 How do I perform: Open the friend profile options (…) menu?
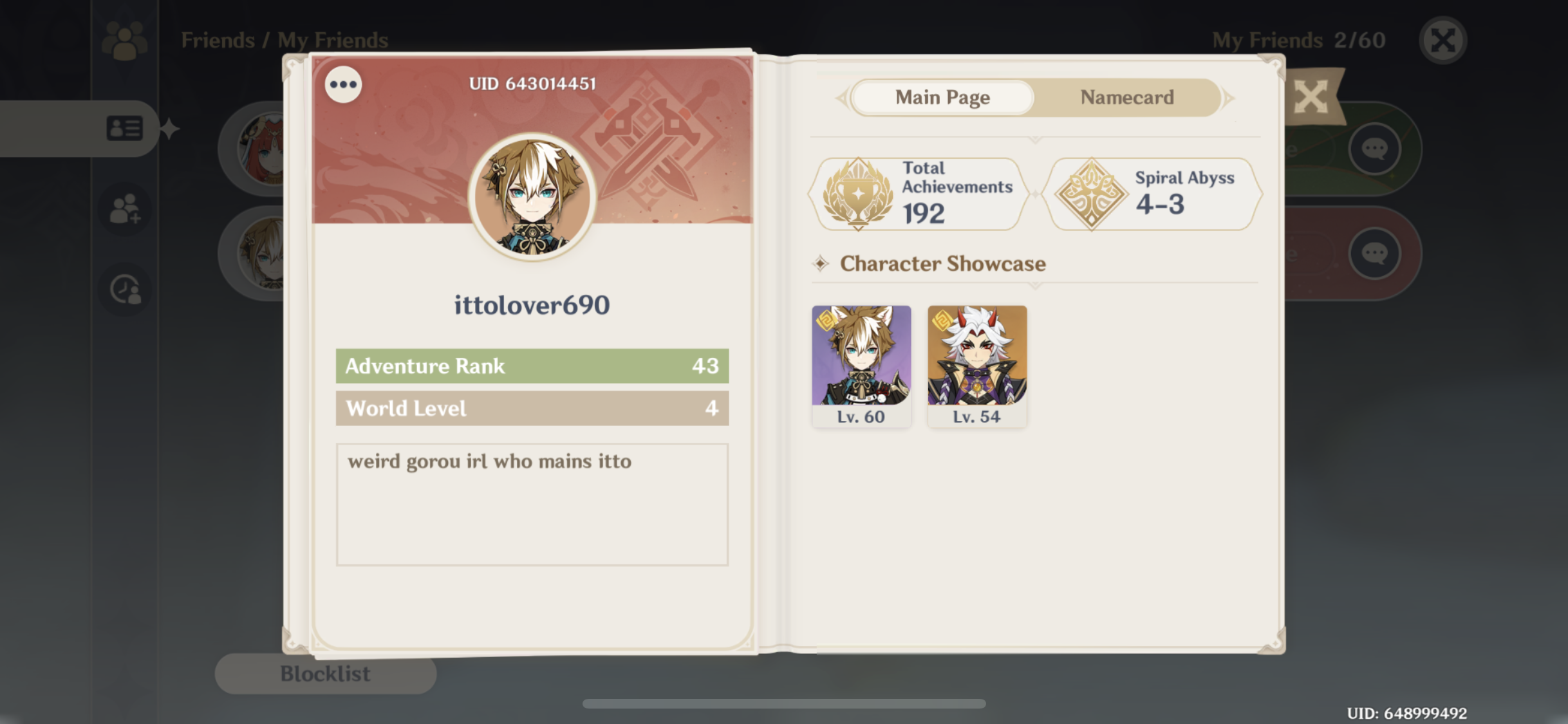[x=343, y=84]
